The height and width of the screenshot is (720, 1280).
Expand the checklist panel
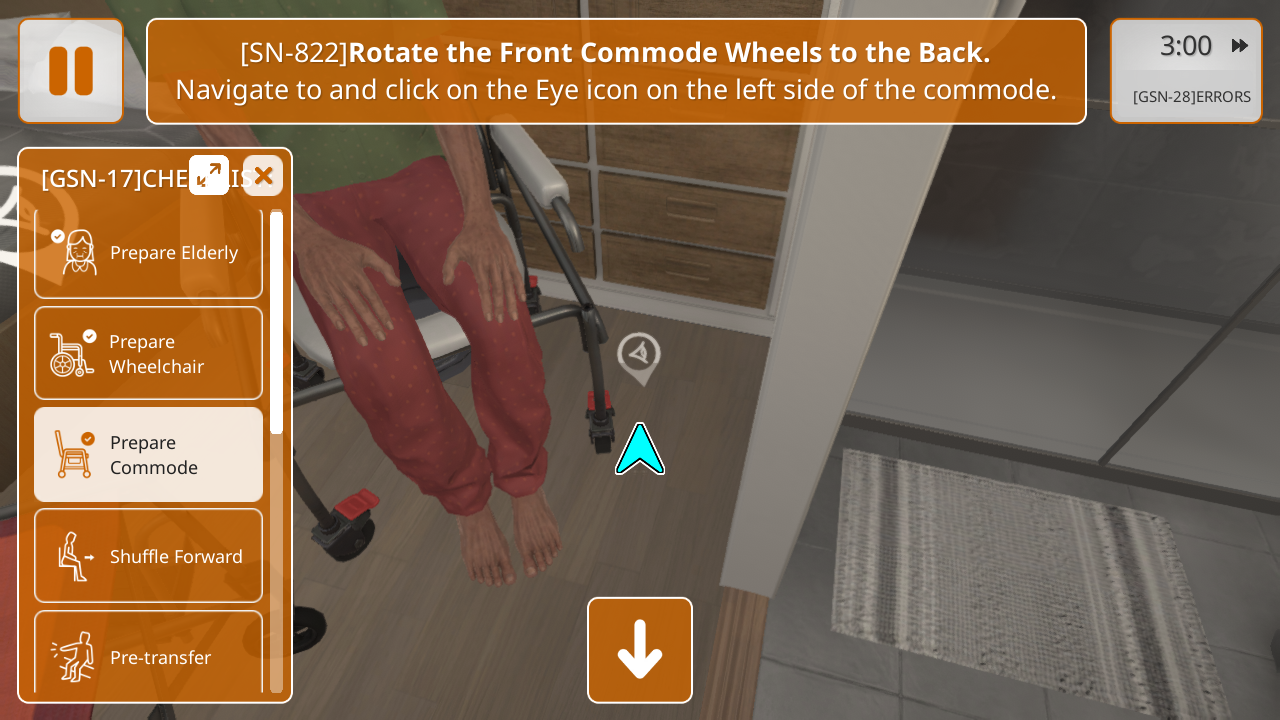[x=209, y=175]
